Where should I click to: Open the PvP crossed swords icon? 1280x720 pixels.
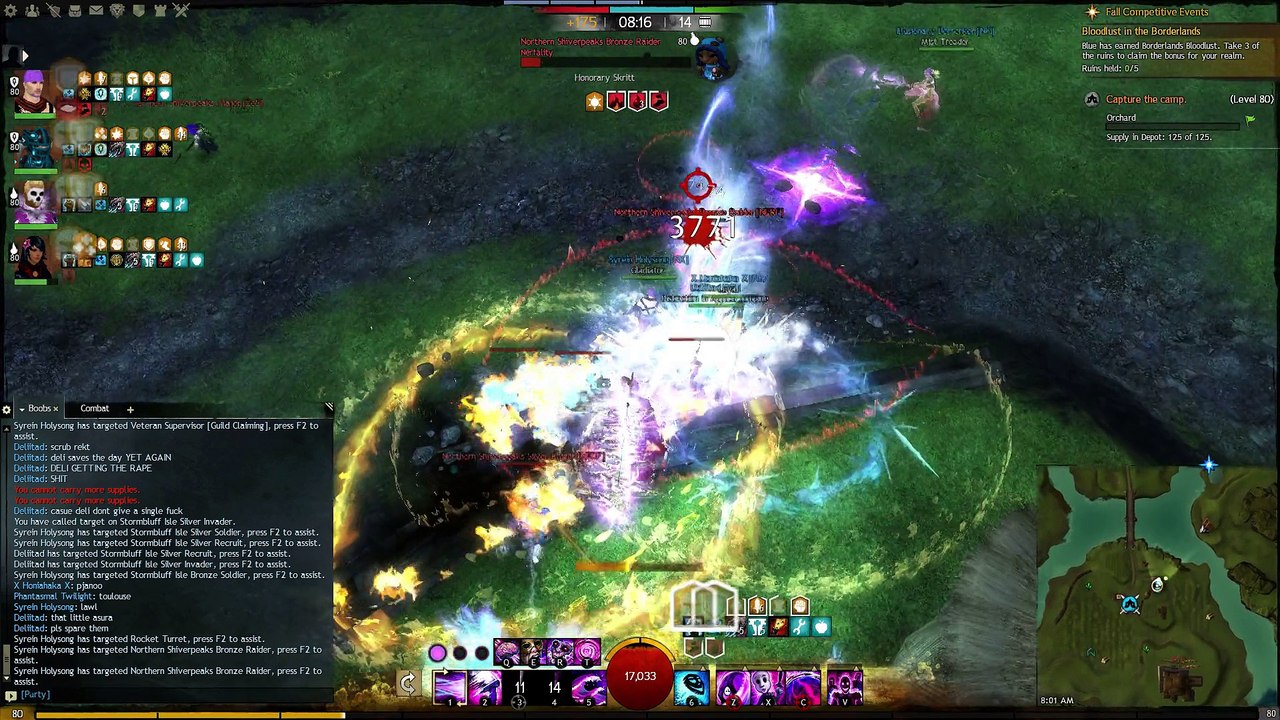pyautogui.click(x=181, y=11)
